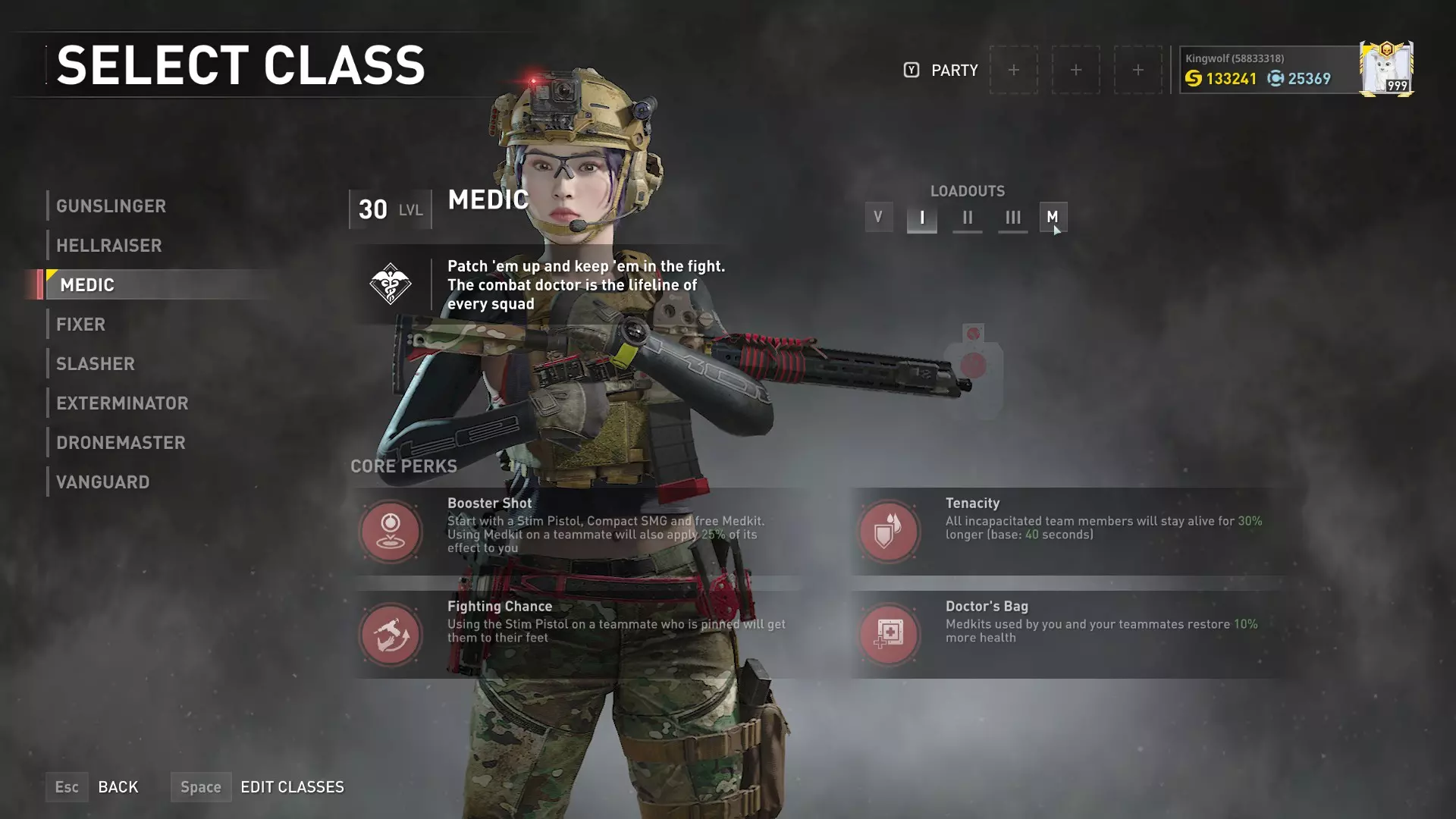
Task: Open Edit Classes
Action: (292, 787)
